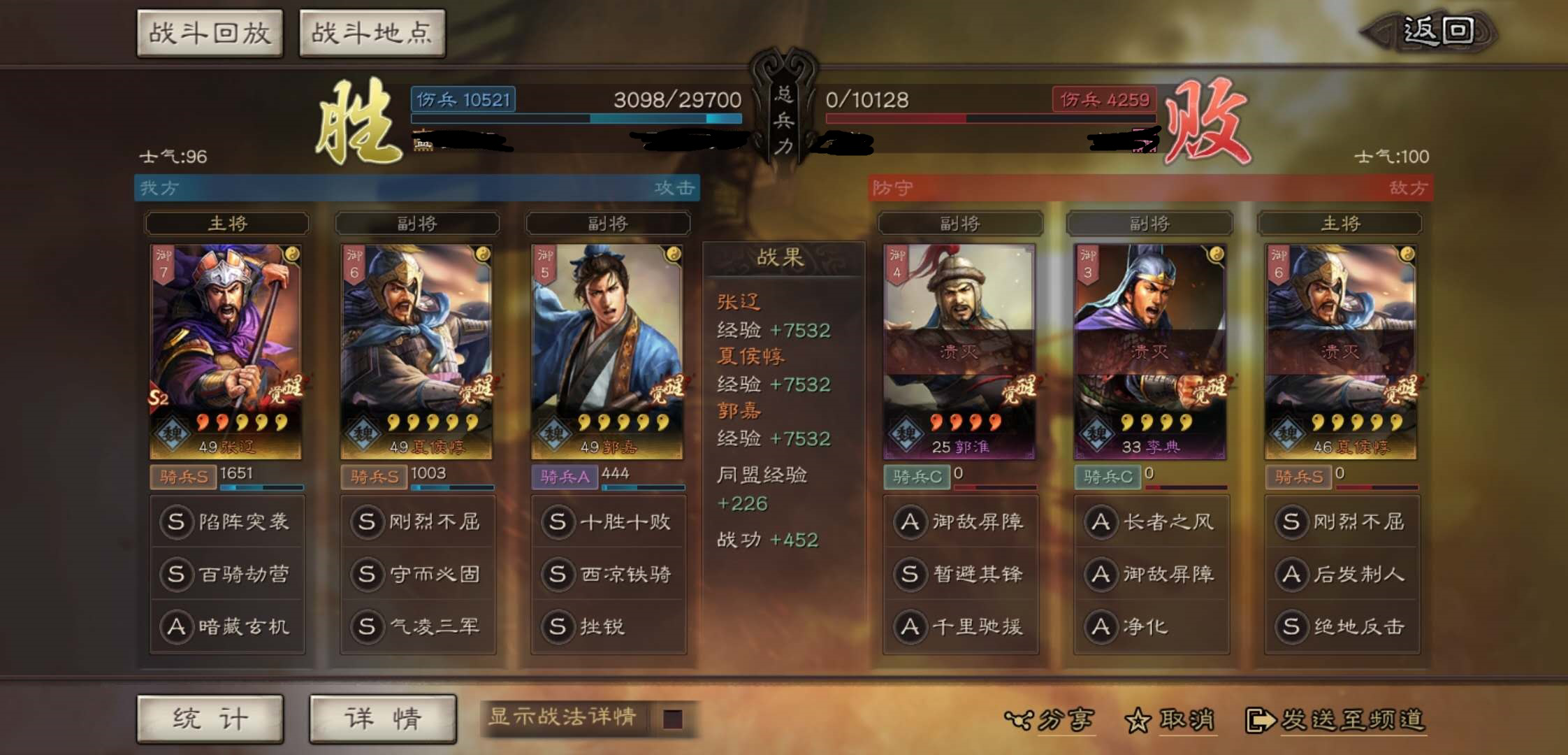Open the 战斗回放 battle replay

coord(210,34)
